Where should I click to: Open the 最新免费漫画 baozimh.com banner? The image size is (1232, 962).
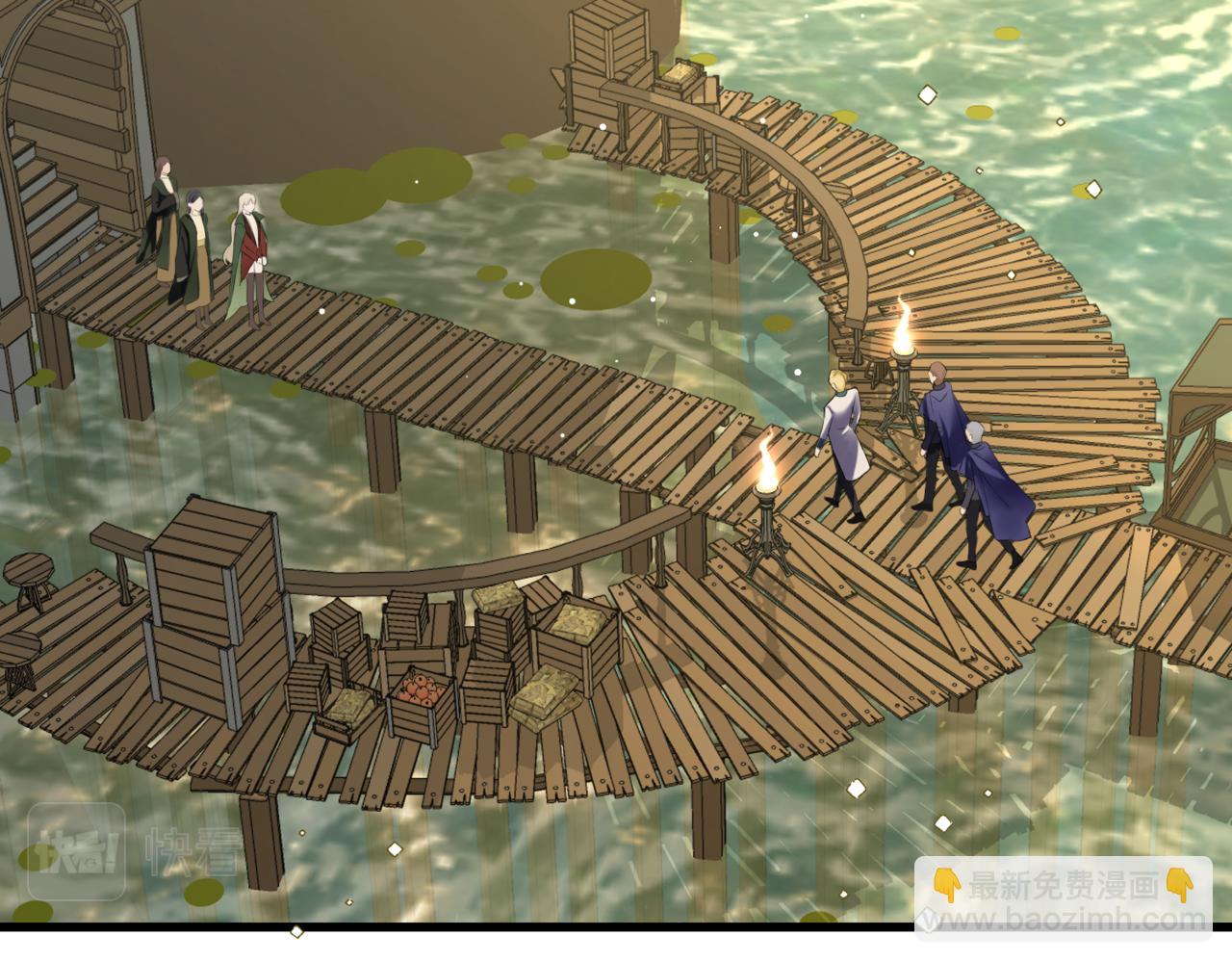click(1062, 897)
